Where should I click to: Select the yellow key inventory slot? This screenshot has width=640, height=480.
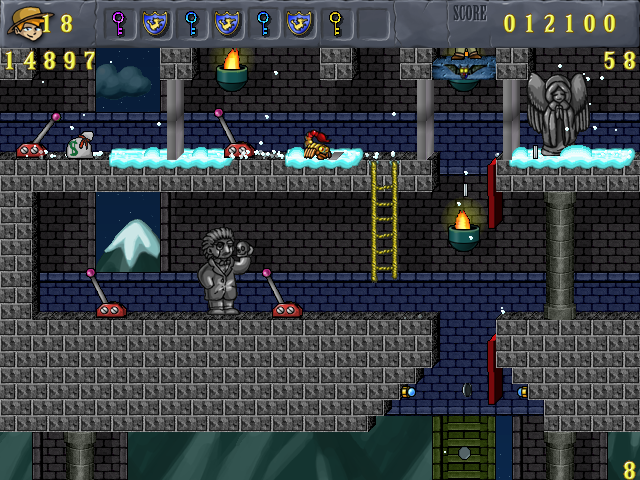tap(335, 23)
